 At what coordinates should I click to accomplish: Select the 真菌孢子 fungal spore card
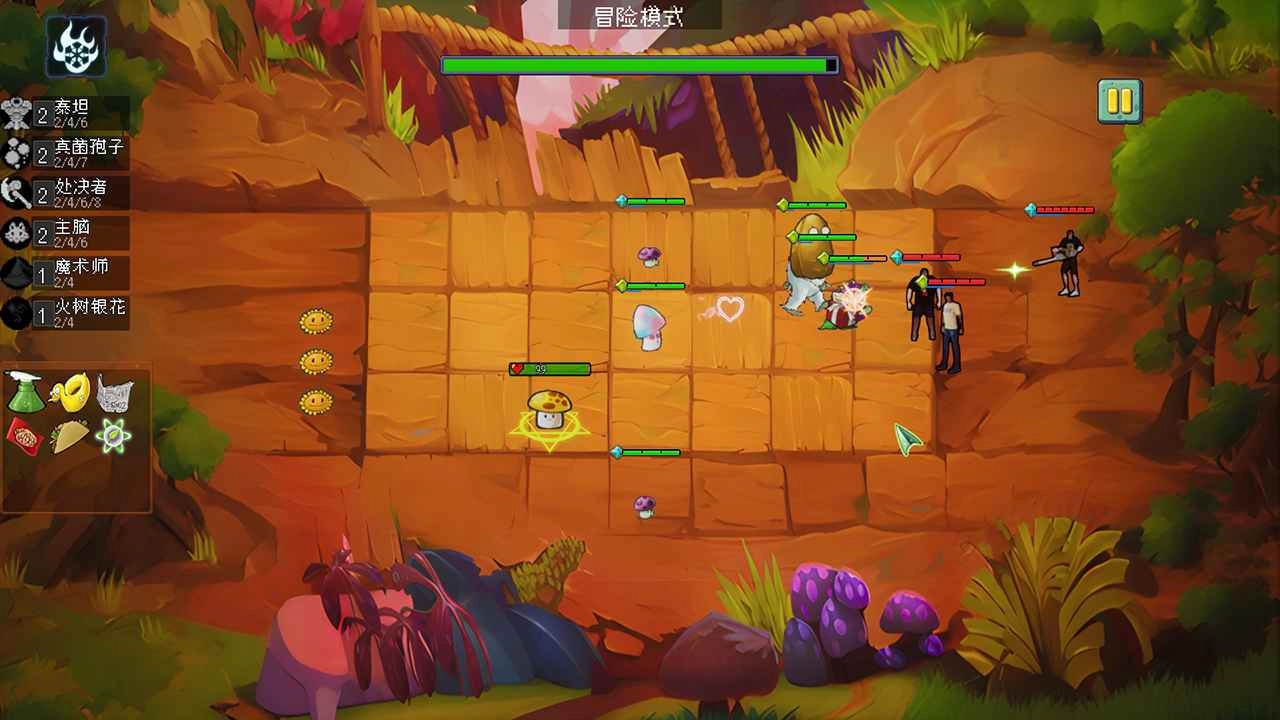[x=60, y=151]
